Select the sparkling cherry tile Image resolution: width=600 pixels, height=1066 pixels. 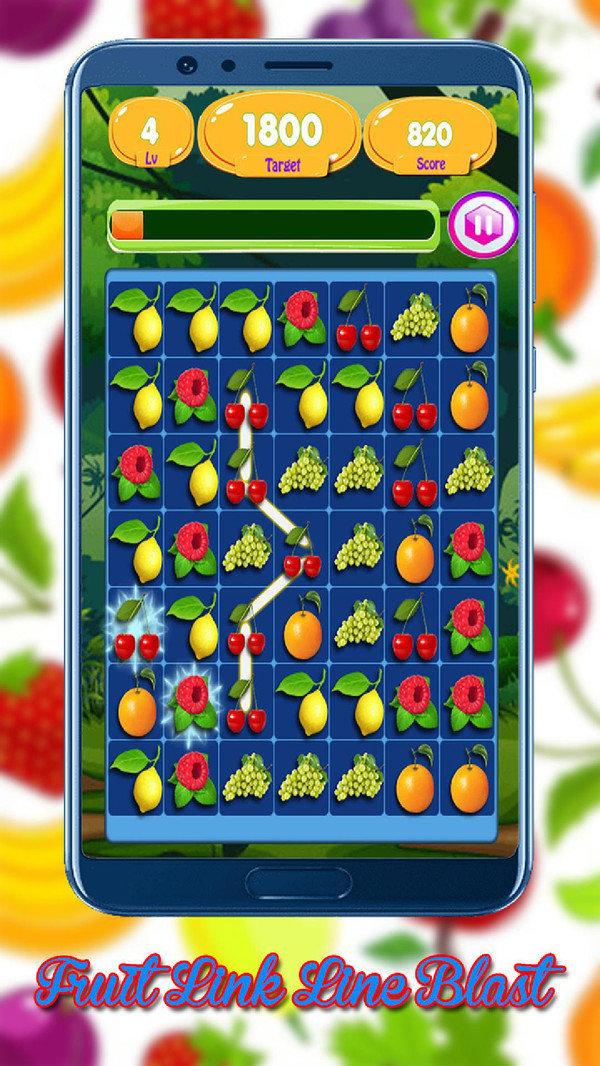point(135,628)
